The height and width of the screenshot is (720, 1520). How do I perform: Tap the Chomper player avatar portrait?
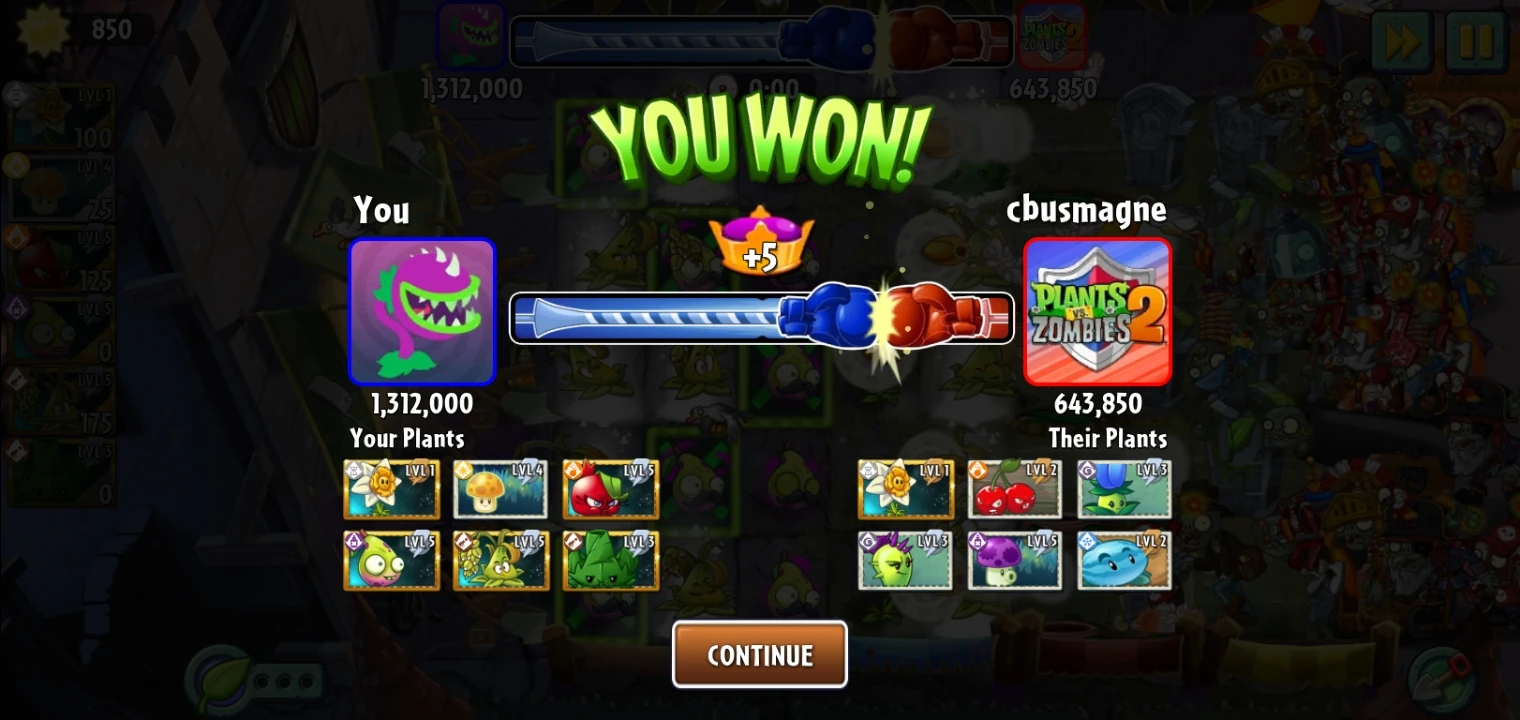click(x=422, y=312)
